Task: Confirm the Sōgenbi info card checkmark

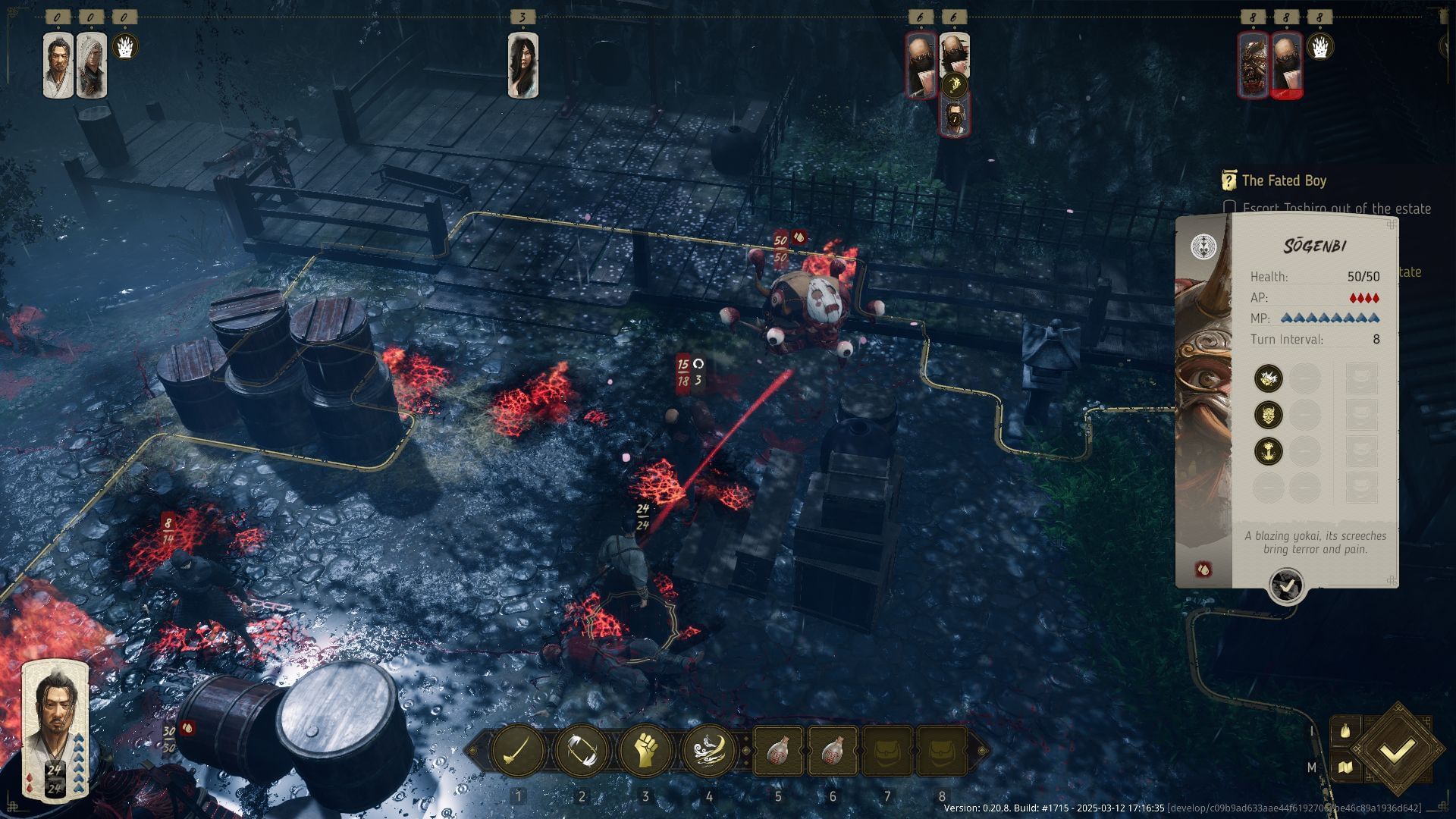Action: click(x=1286, y=585)
